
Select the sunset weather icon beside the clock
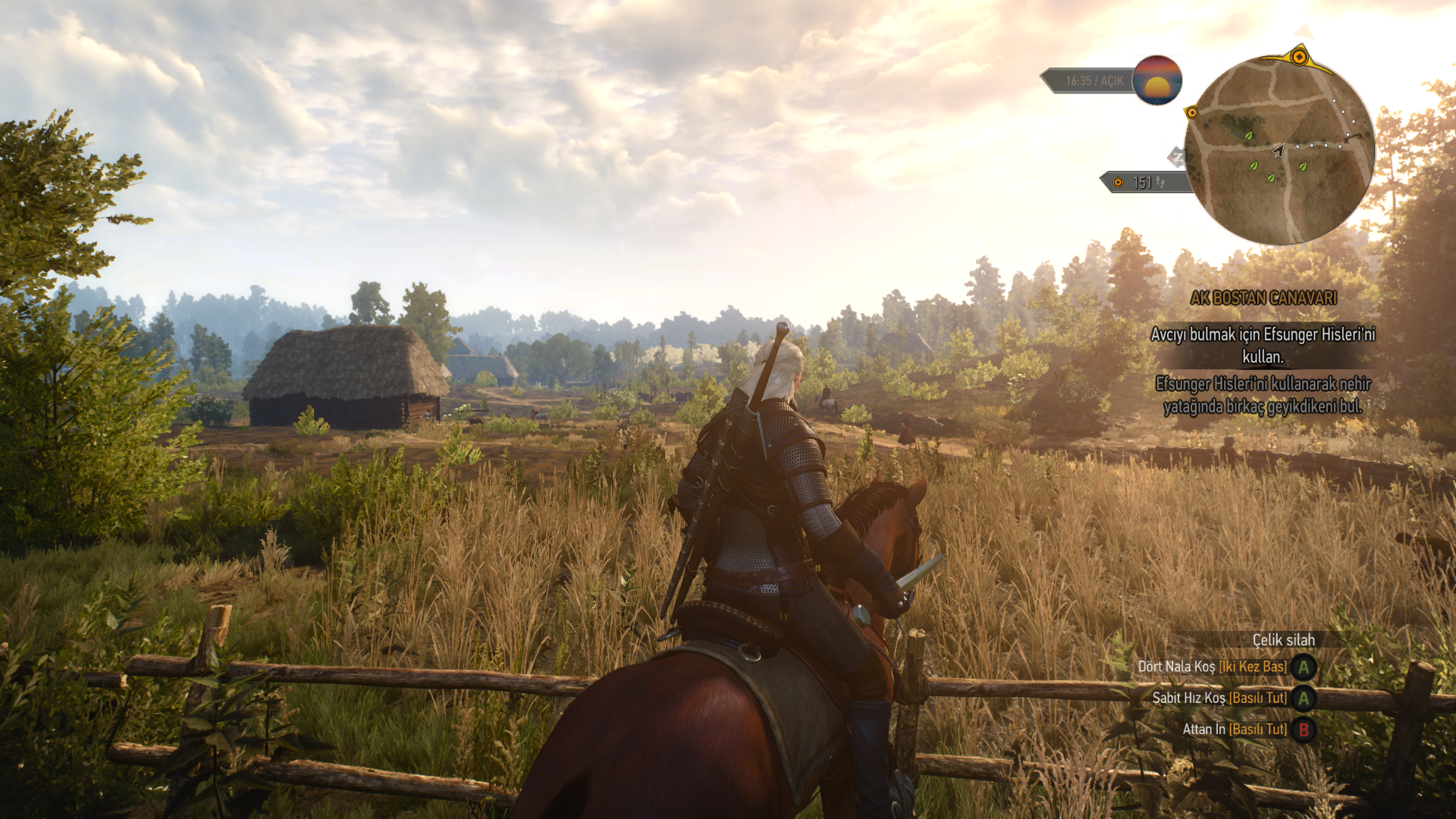[1156, 80]
